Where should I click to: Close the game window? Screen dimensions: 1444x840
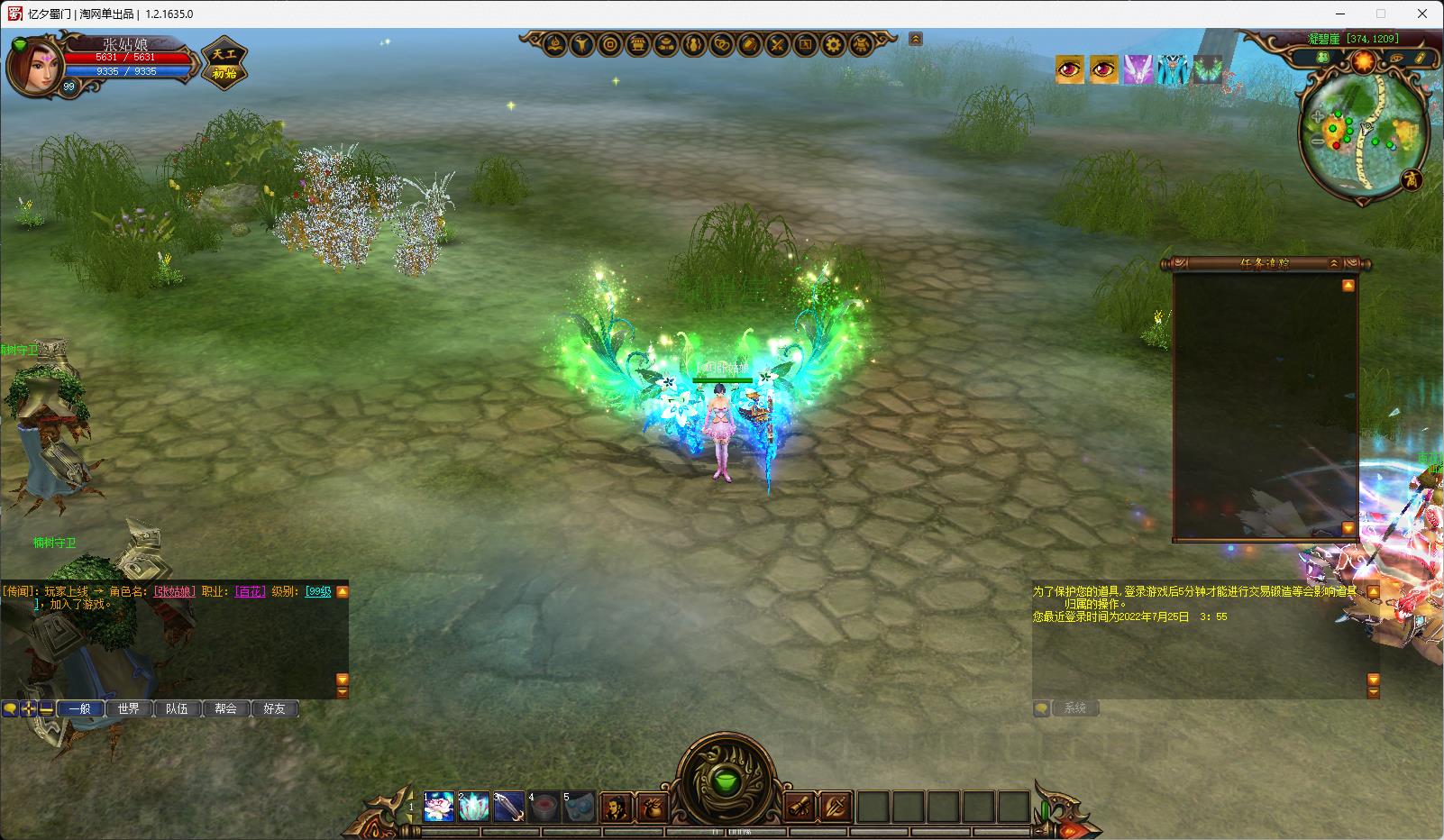1423,14
